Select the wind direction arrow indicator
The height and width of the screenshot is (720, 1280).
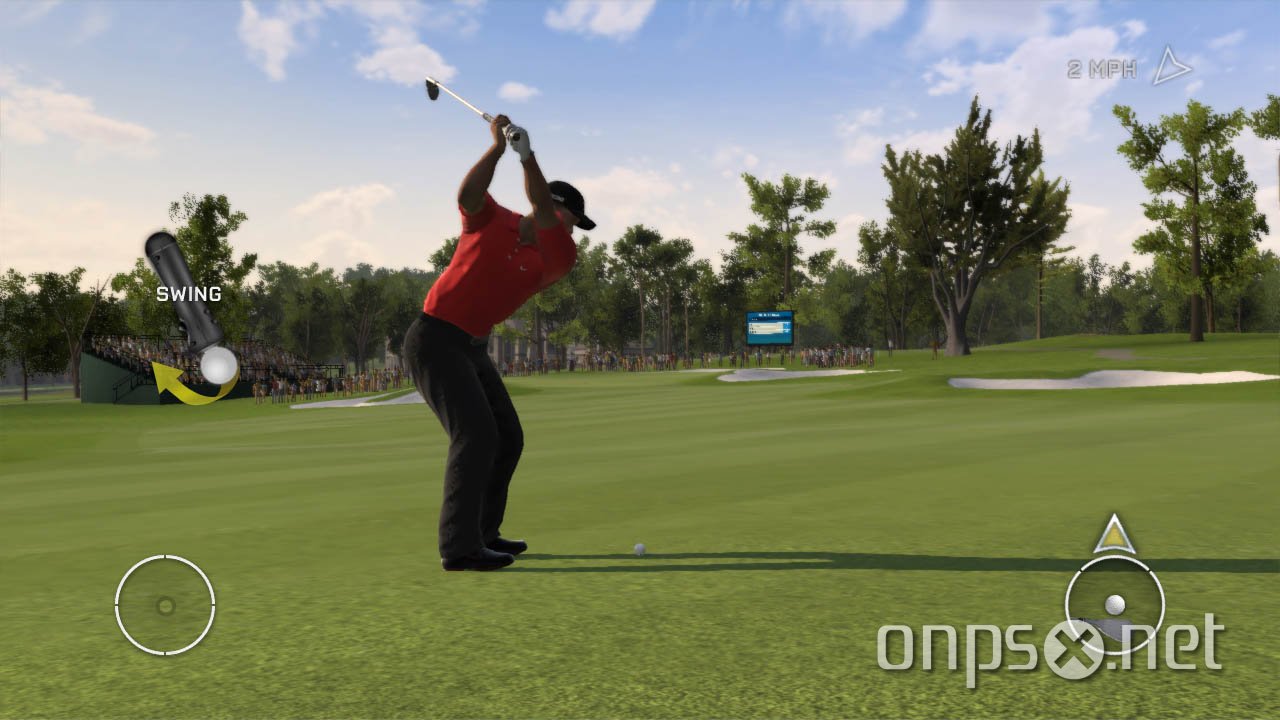[x=1172, y=66]
